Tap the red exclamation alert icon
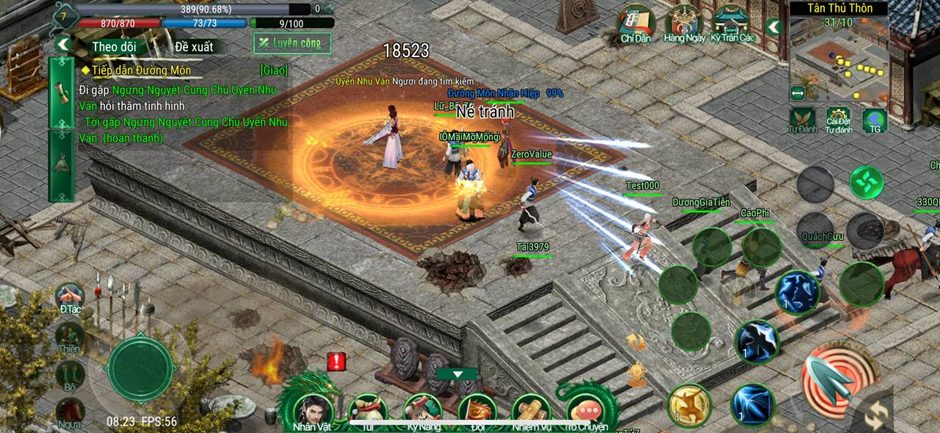Image resolution: width=940 pixels, height=433 pixels. [x=336, y=362]
